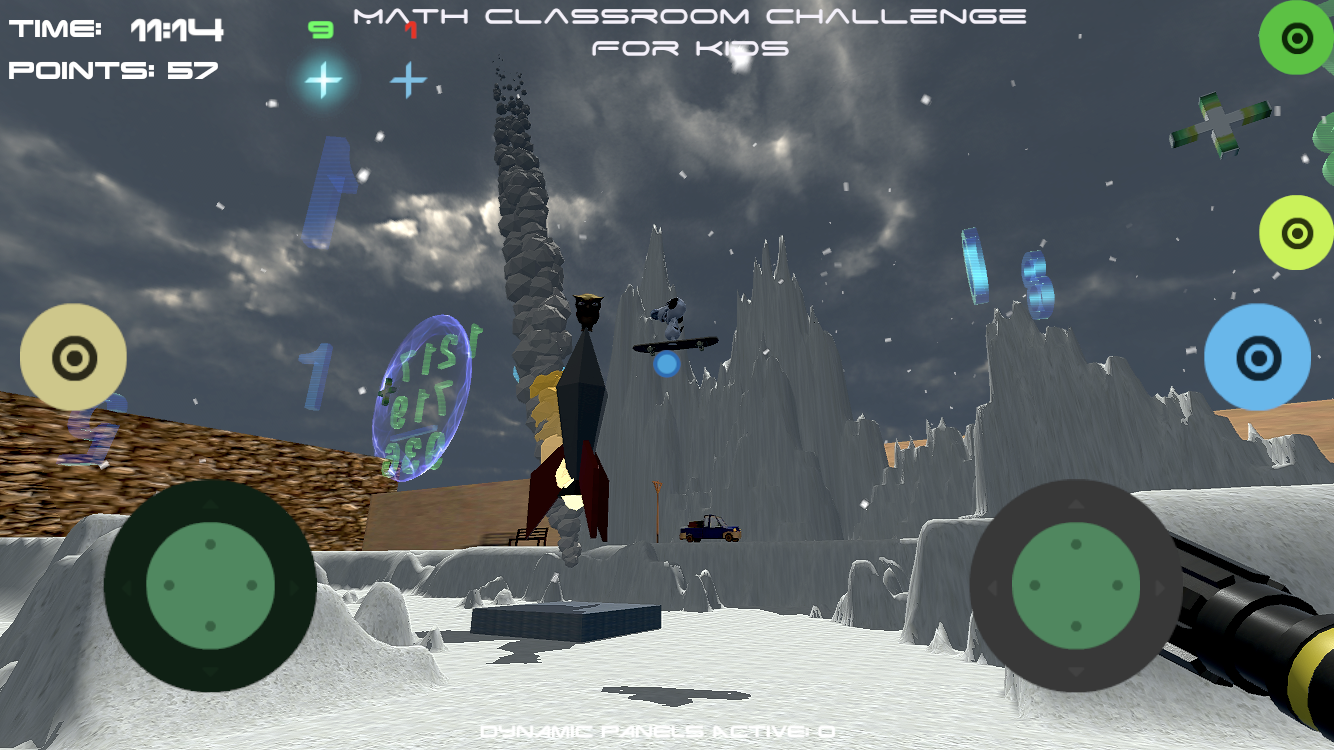Tap the dark green circular button
The height and width of the screenshot is (750, 1334).
pos(1296,38)
